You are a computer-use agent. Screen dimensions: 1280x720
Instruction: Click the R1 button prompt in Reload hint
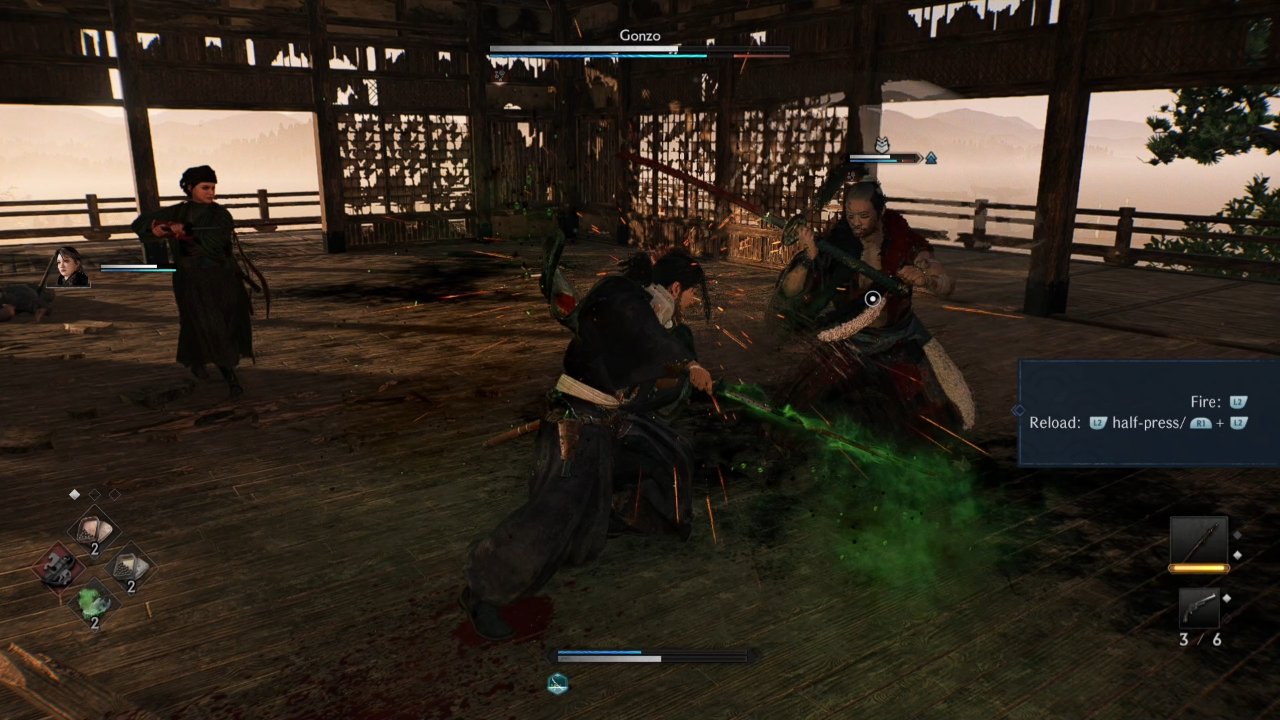pos(1201,423)
